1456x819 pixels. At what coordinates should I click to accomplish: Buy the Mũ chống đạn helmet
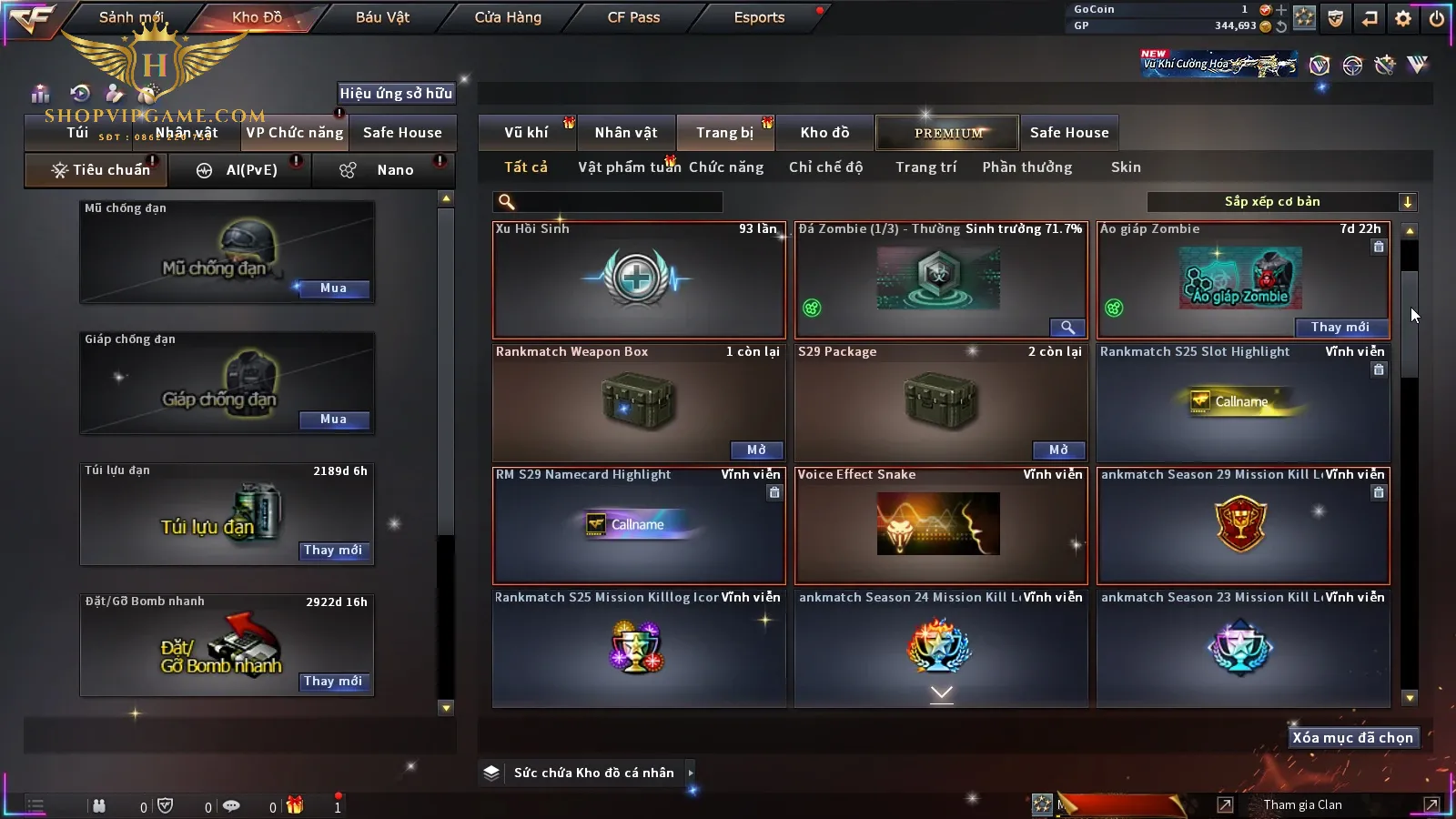pos(333,288)
